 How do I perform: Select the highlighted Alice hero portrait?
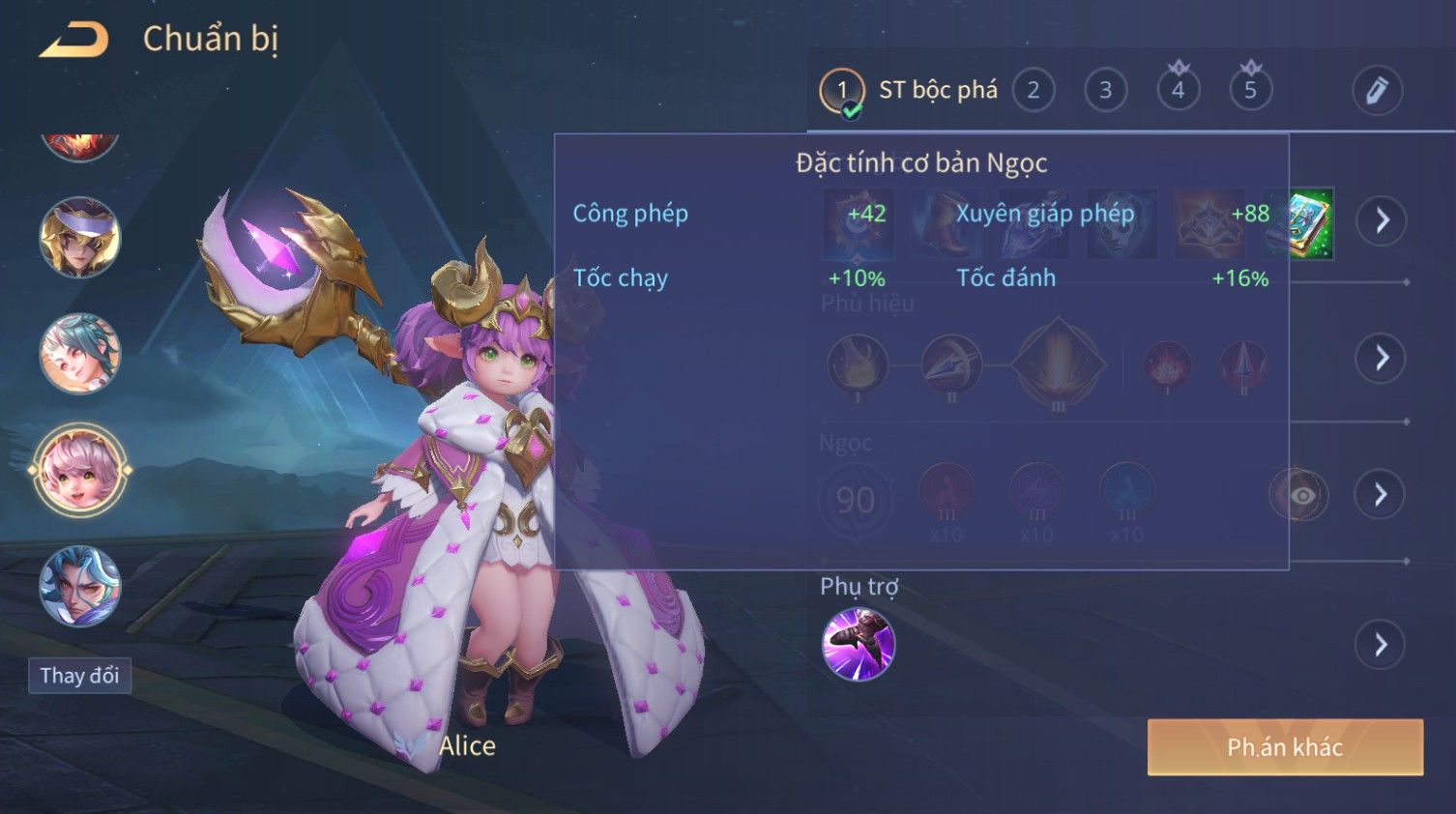pos(79,471)
